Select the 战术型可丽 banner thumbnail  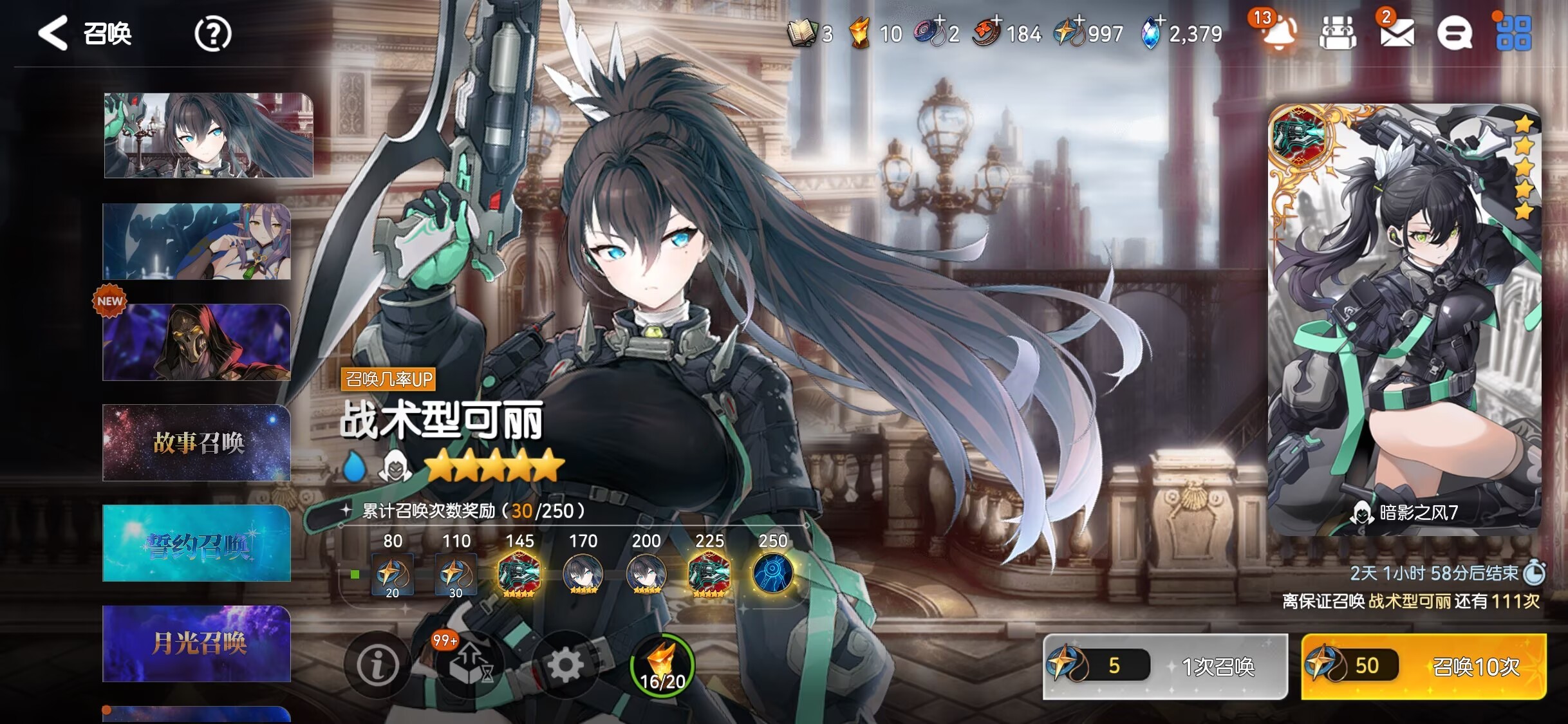[x=209, y=135]
